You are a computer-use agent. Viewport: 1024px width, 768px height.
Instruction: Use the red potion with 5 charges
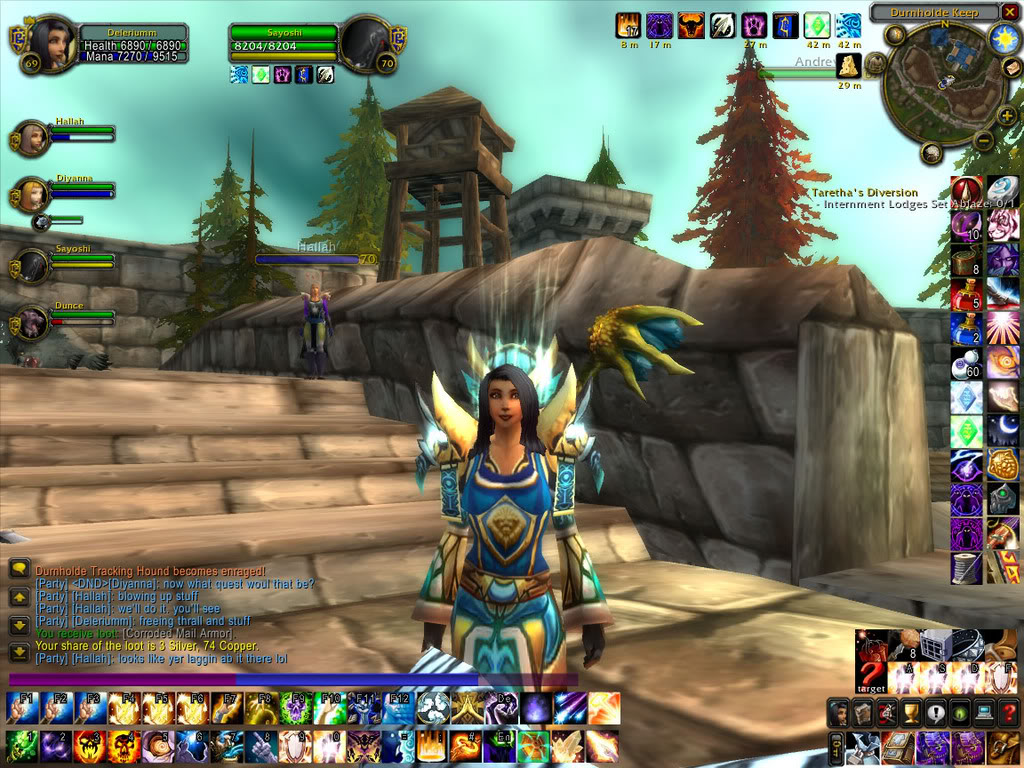[x=966, y=295]
